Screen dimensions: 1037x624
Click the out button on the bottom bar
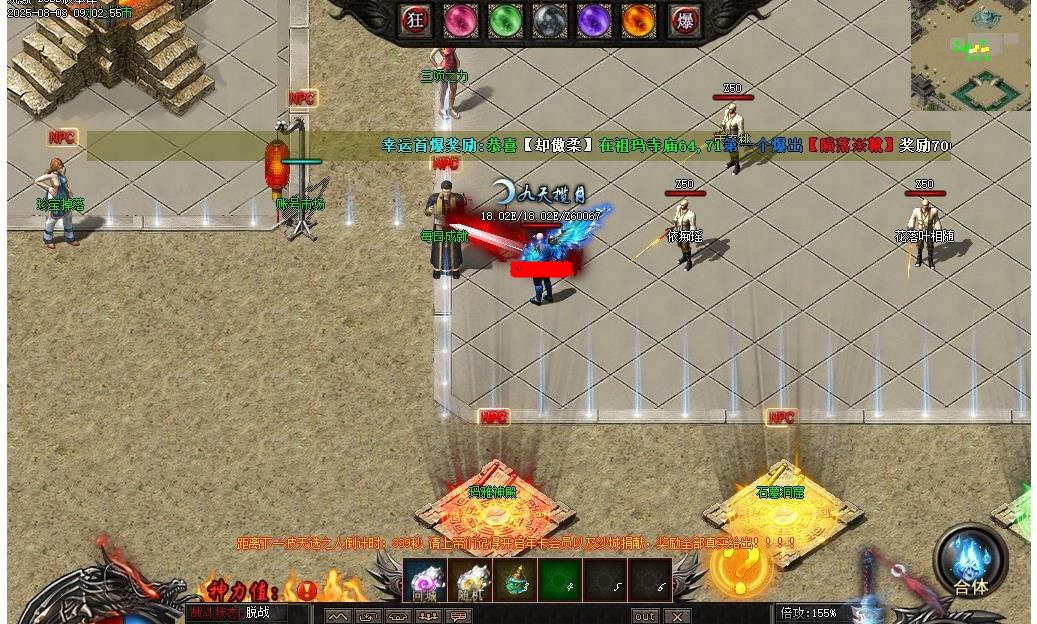645,616
